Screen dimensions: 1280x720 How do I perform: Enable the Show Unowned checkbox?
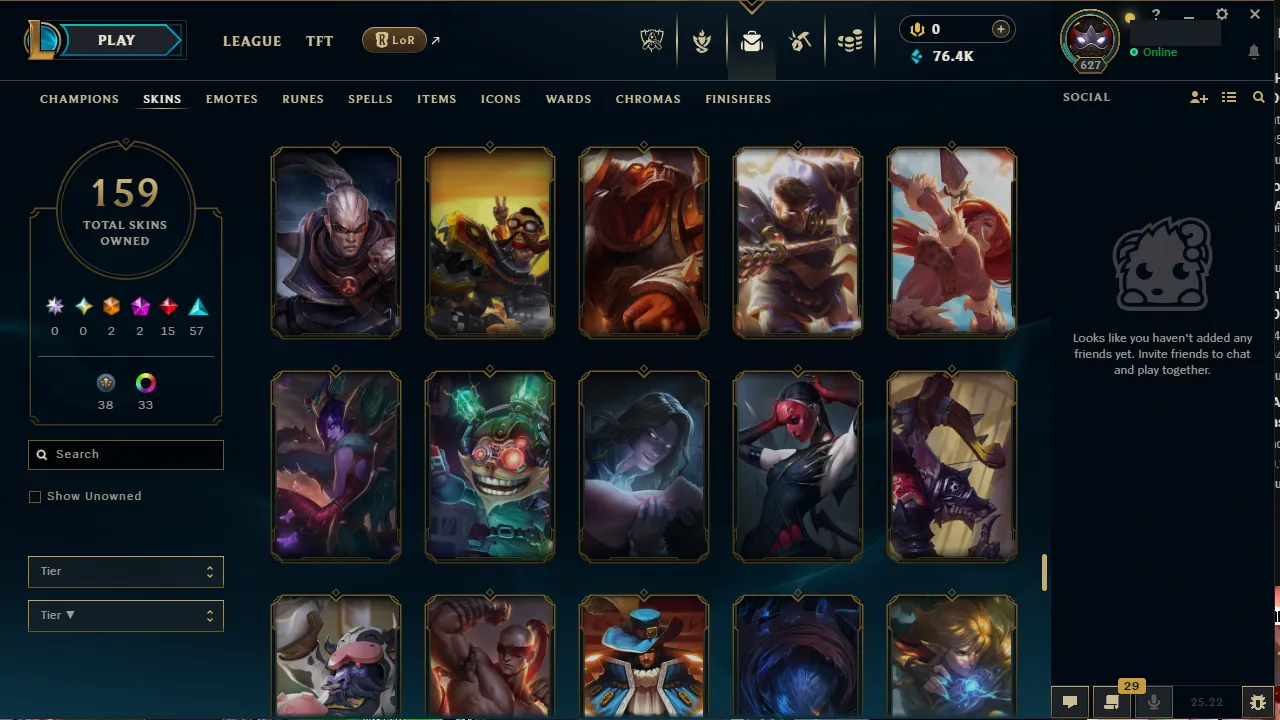(x=35, y=496)
